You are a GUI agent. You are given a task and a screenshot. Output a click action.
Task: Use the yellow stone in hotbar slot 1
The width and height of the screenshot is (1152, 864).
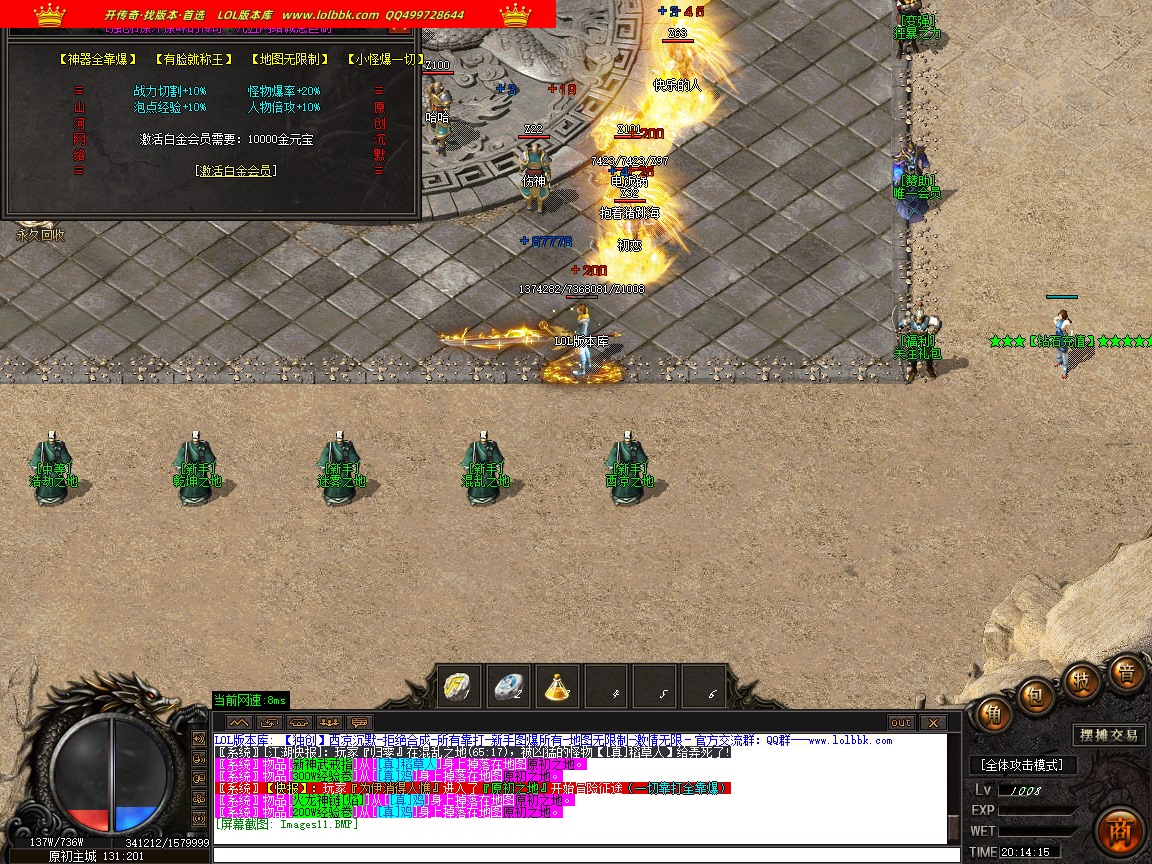tap(459, 688)
